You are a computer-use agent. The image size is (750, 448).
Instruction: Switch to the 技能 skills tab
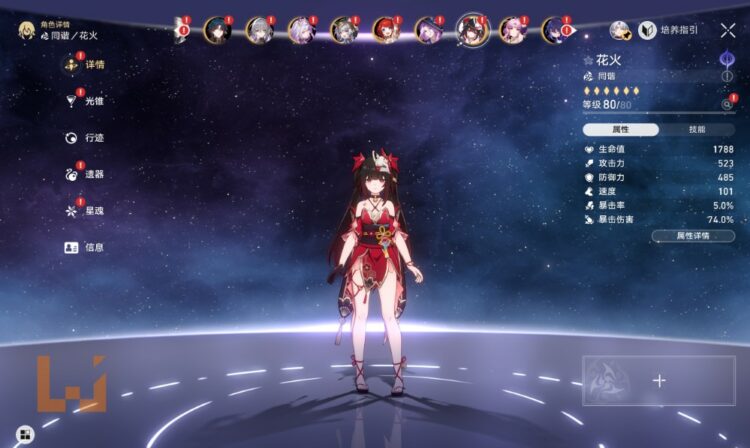(697, 129)
